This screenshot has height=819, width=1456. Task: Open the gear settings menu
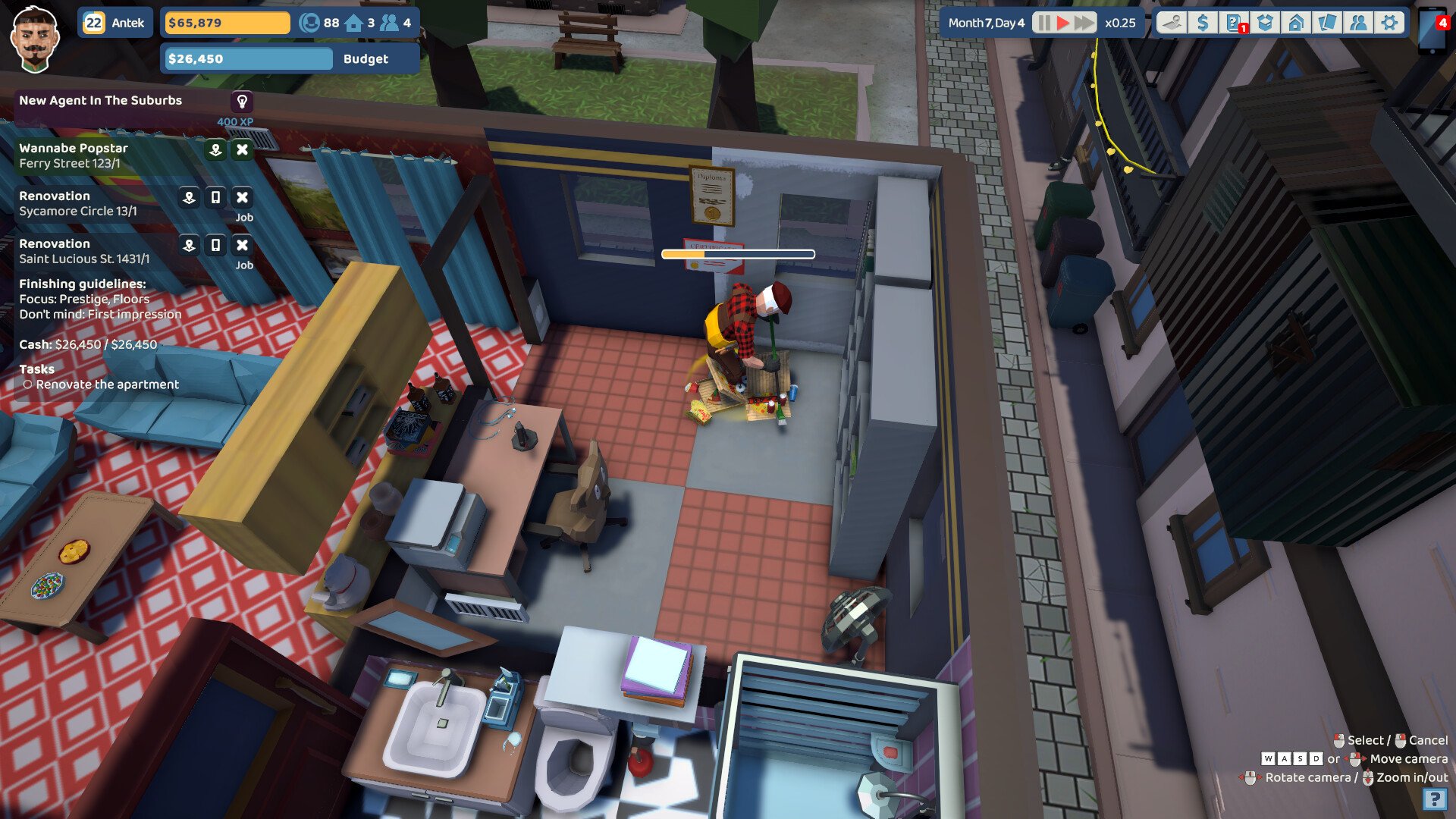(x=1389, y=23)
